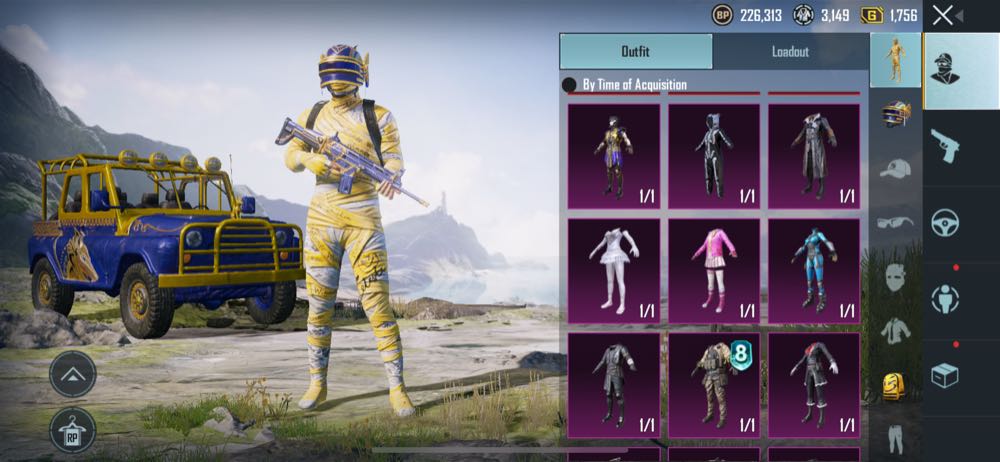
Task: Open the box crate section
Action: pyautogui.click(x=945, y=375)
